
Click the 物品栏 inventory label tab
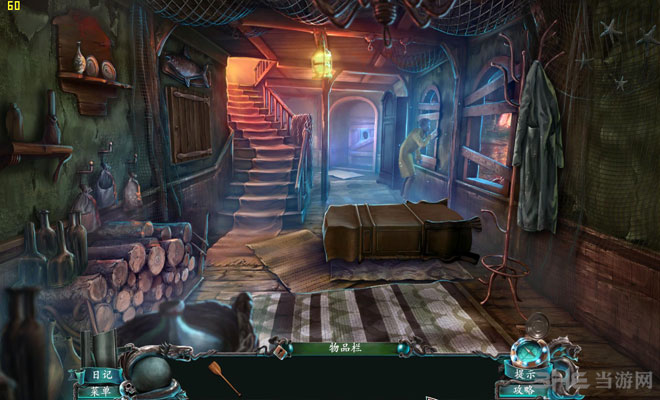point(334,348)
